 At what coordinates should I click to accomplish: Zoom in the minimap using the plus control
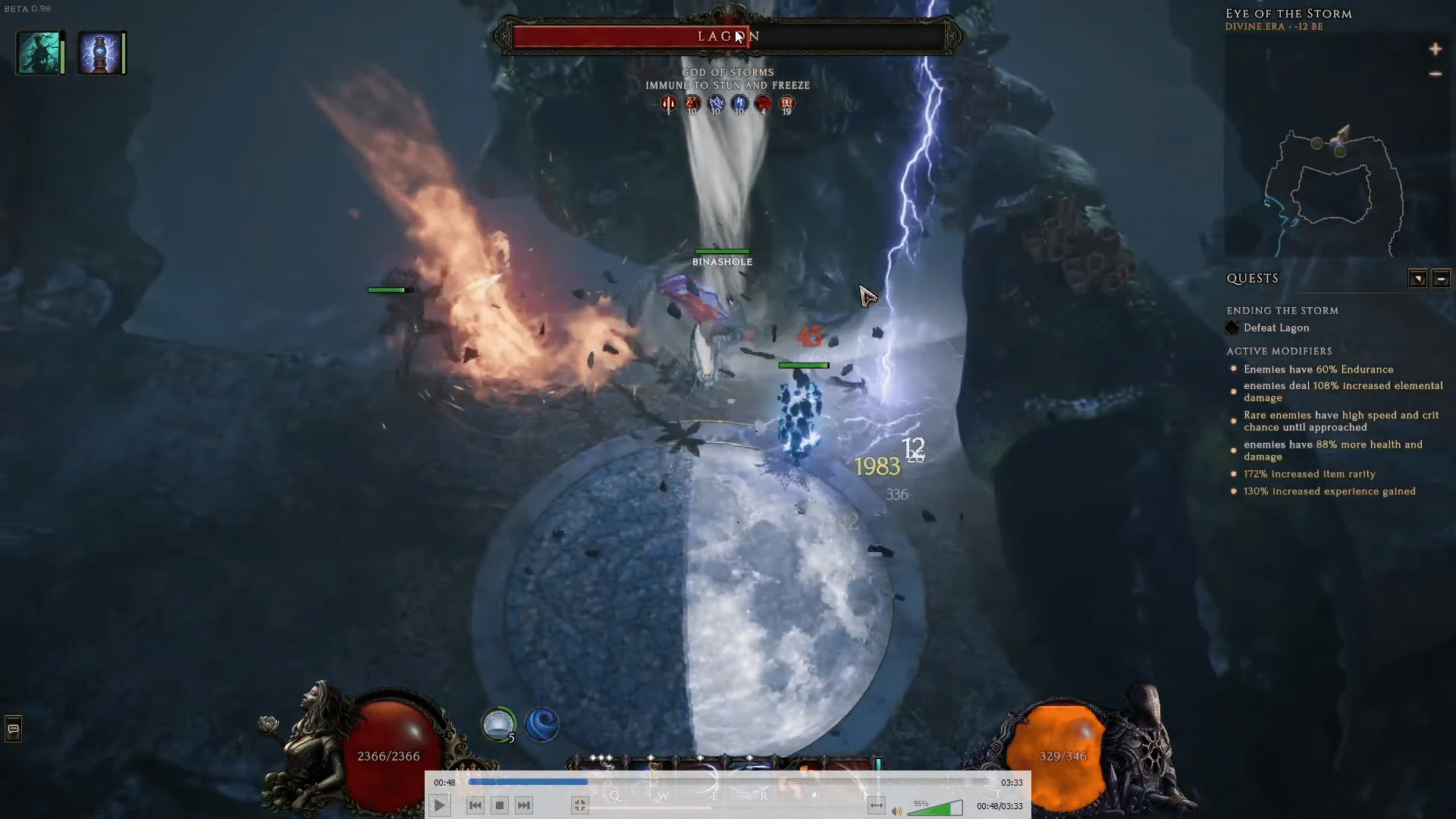[x=1436, y=49]
